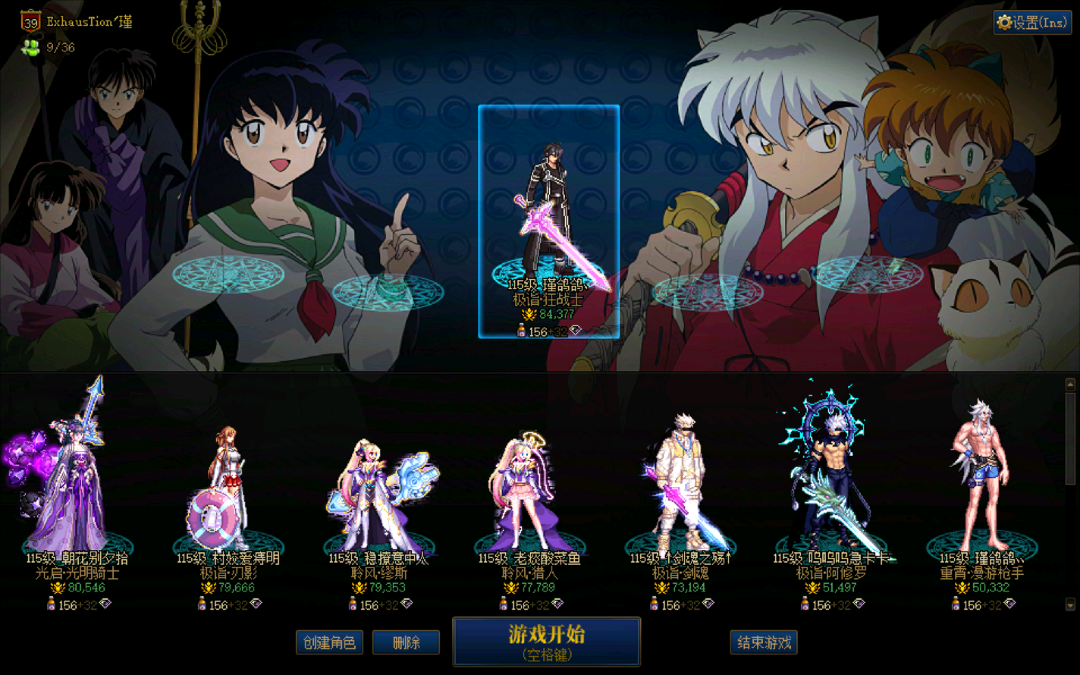Click the 删除 delete character button
This screenshot has width=1080, height=675.
pyautogui.click(x=406, y=642)
